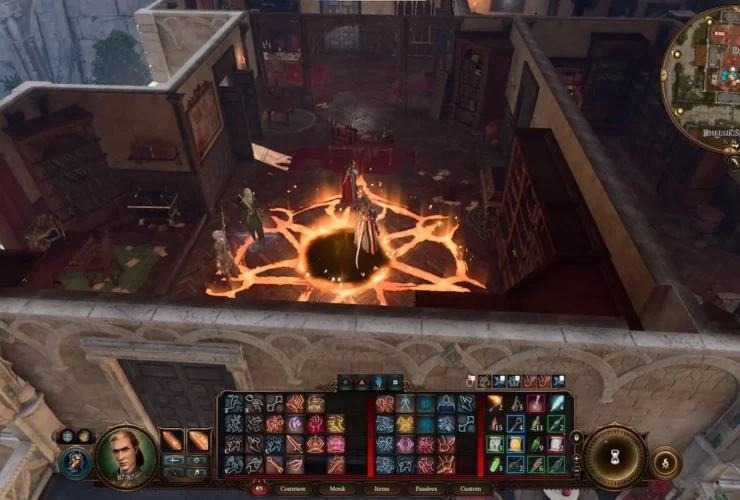Screen dimensions: 740x500
Task: Switch to the Custom hotbar tab
Action: 470,489
